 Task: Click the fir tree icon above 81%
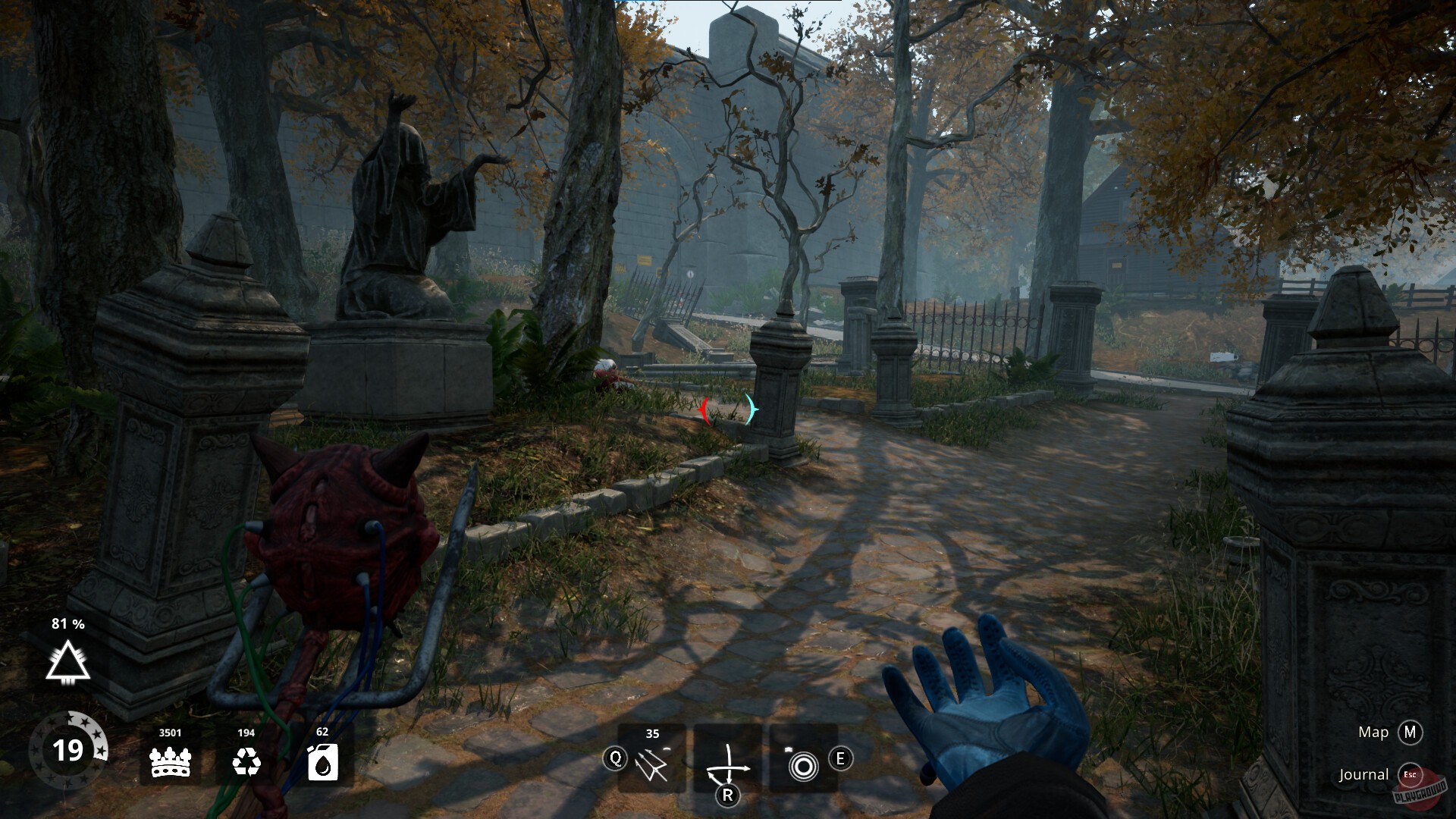(68, 664)
